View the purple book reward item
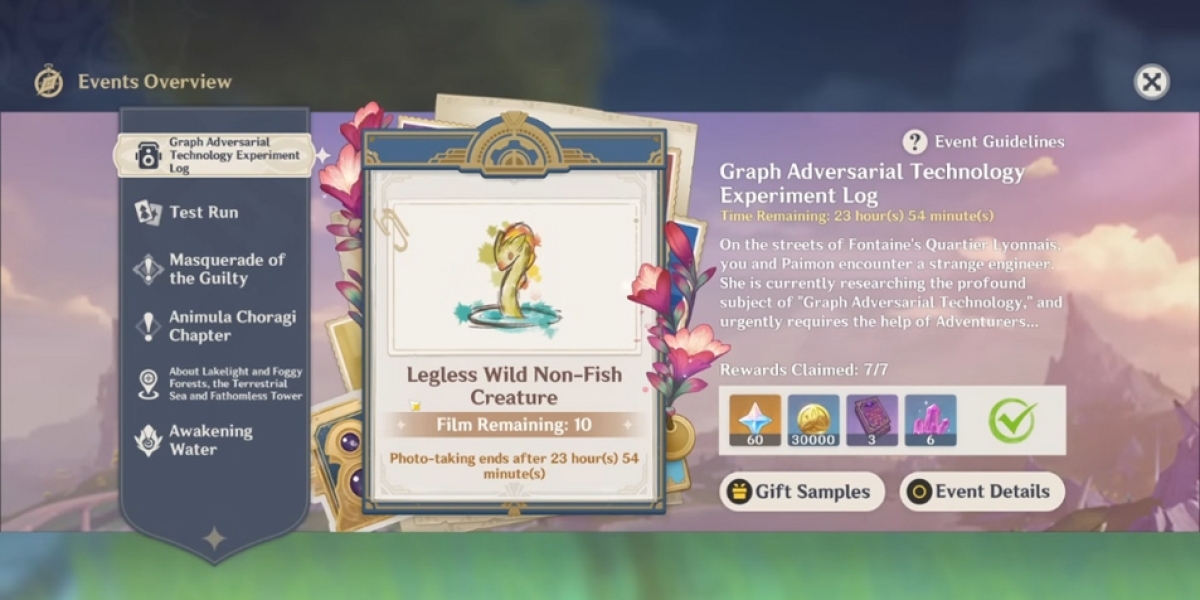This screenshot has width=1200, height=600. [872, 420]
